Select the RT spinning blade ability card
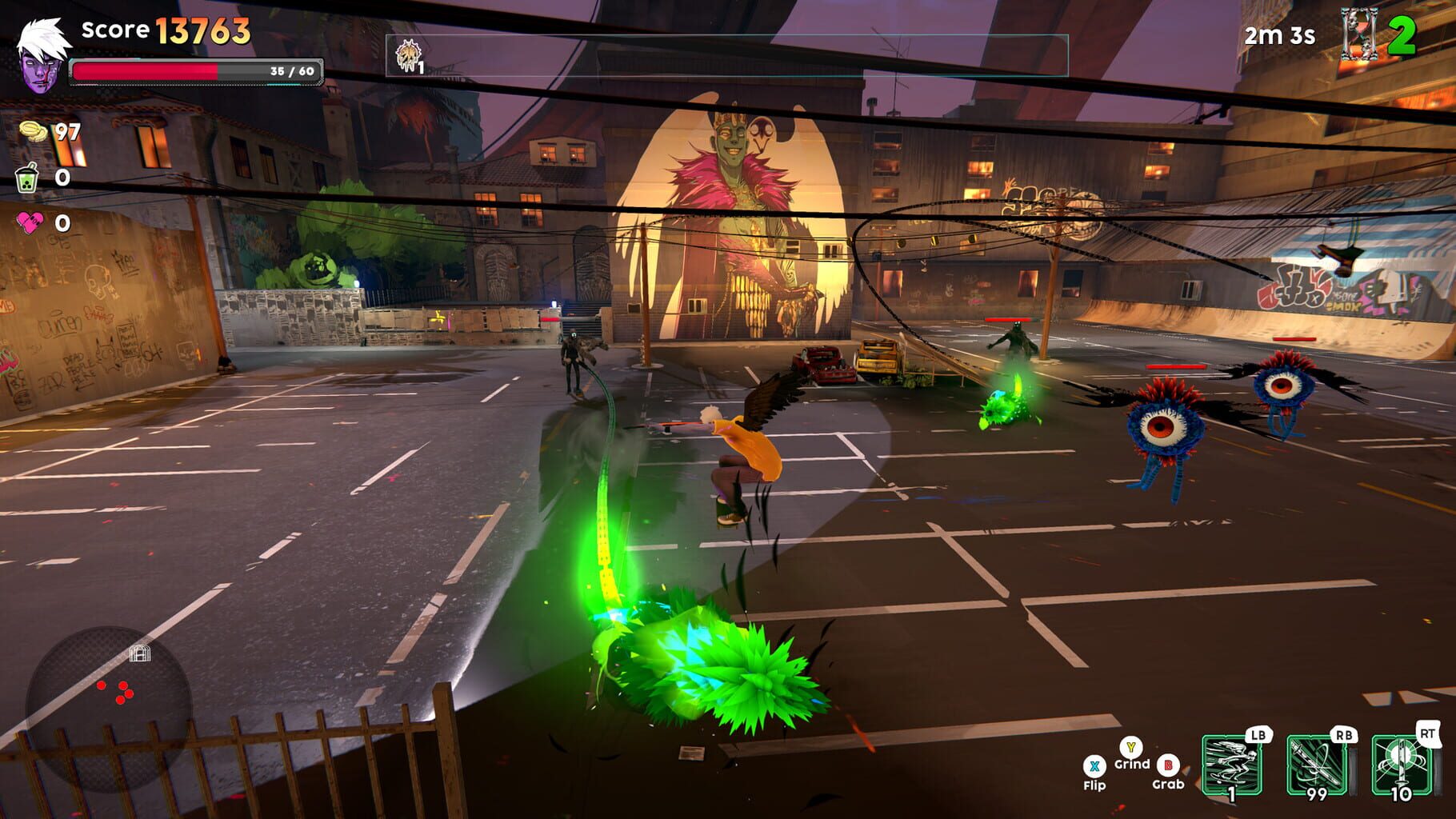The height and width of the screenshot is (819, 1456). (x=1402, y=764)
